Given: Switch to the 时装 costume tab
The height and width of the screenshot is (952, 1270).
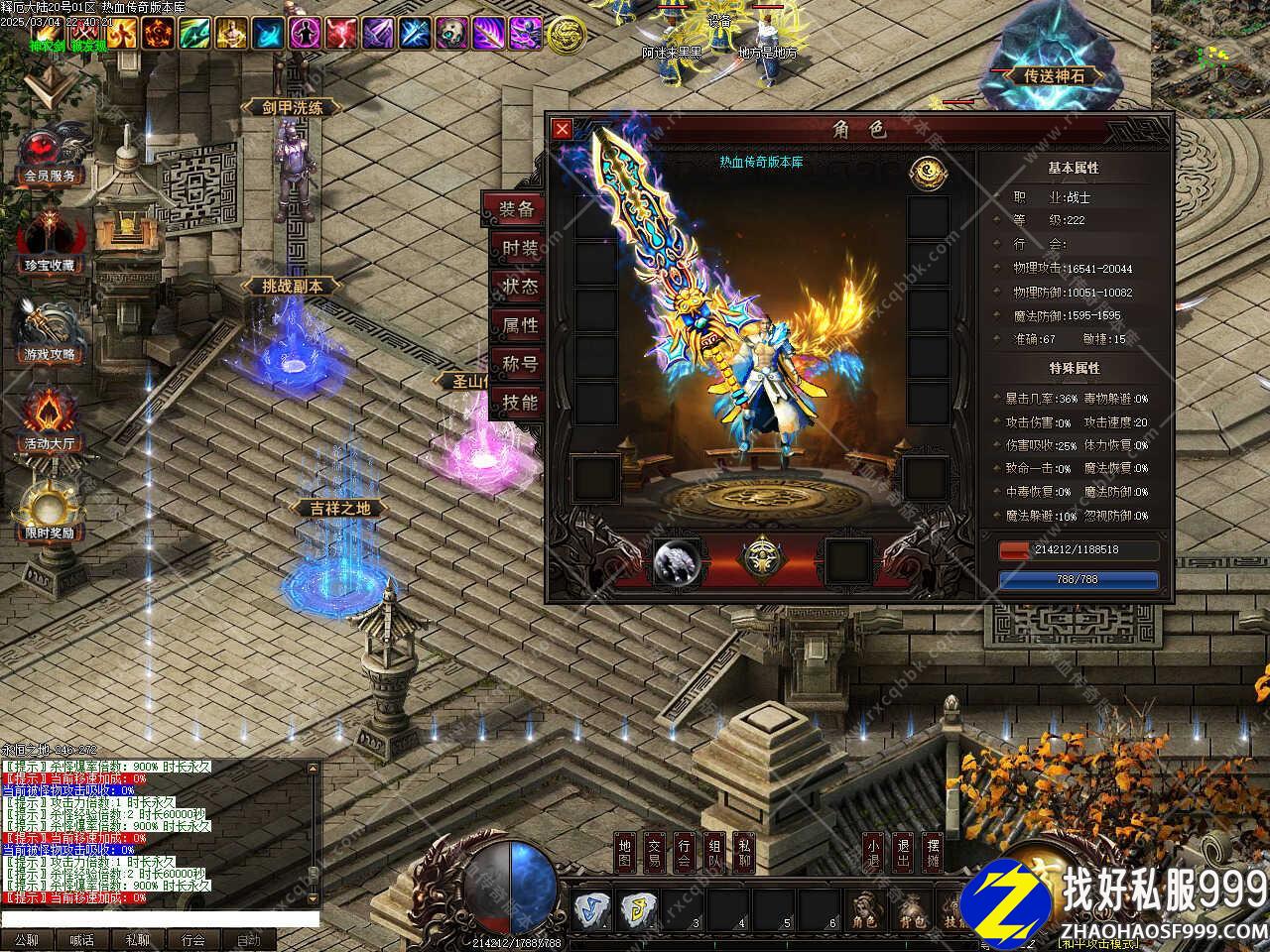Looking at the screenshot, I should point(518,248).
